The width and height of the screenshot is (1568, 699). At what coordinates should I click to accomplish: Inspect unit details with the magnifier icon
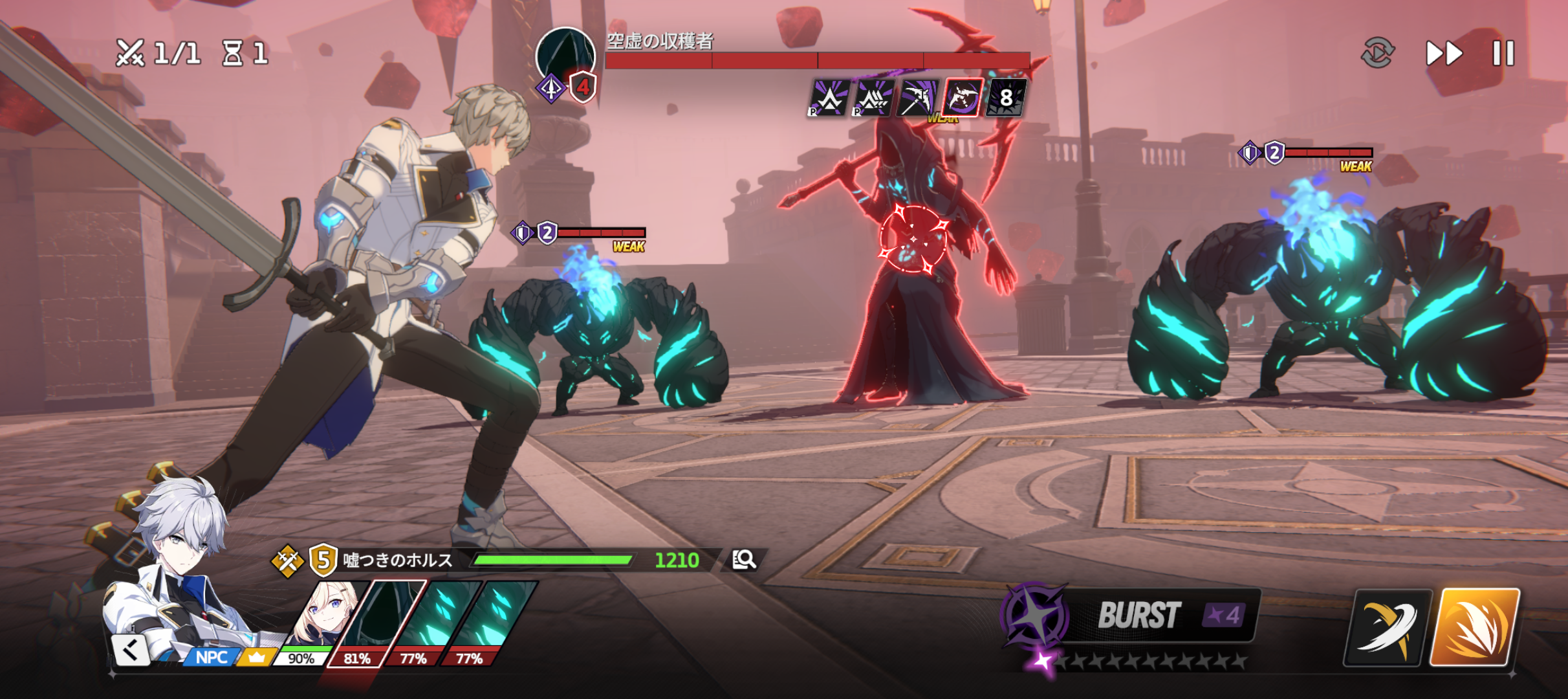(x=744, y=559)
